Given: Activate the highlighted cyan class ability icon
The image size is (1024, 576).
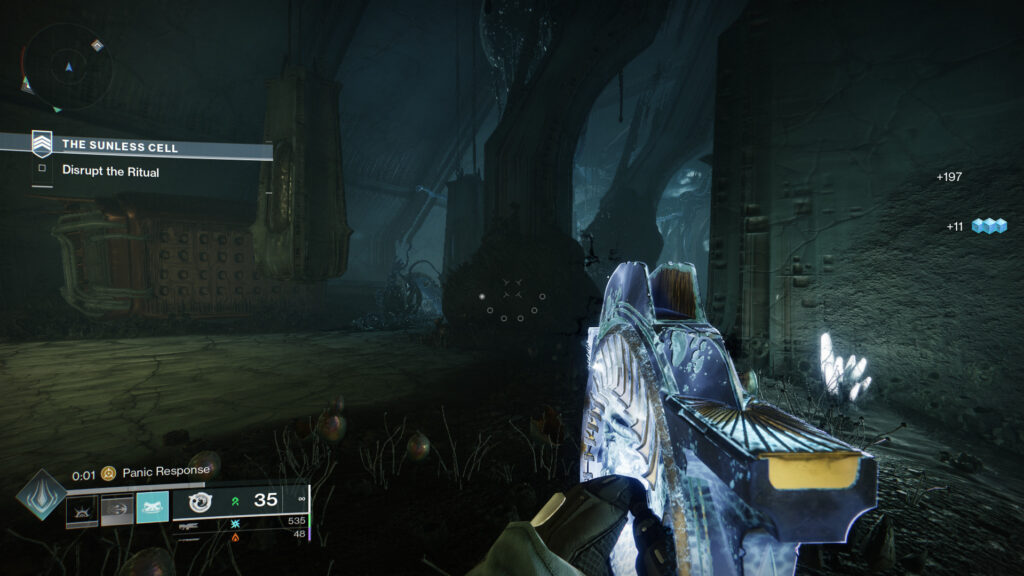Looking at the screenshot, I should coord(152,511).
